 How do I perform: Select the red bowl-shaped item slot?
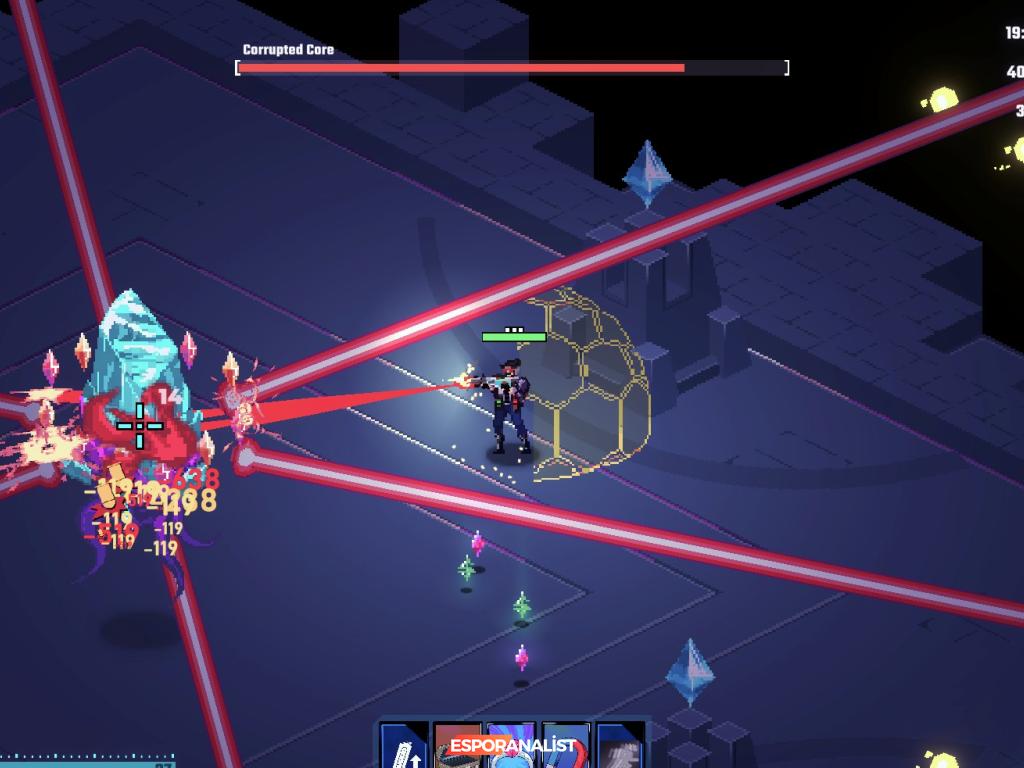[x=458, y=748]
